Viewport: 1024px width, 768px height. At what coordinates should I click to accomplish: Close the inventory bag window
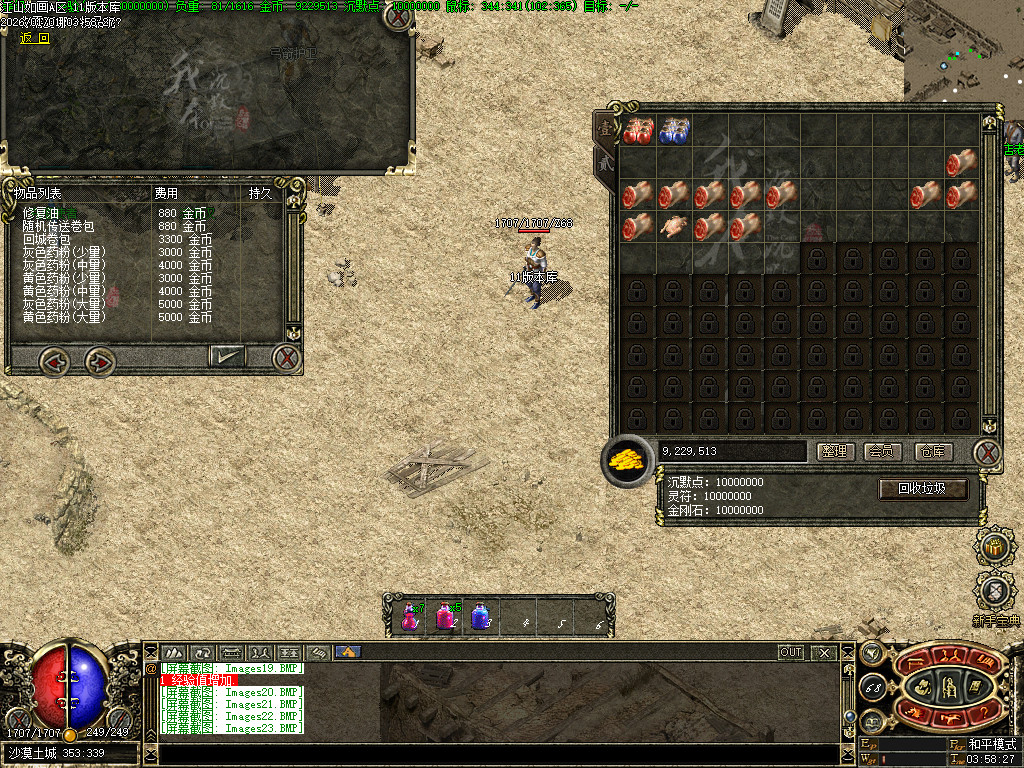pyautogui.click(x=987, y=452)
